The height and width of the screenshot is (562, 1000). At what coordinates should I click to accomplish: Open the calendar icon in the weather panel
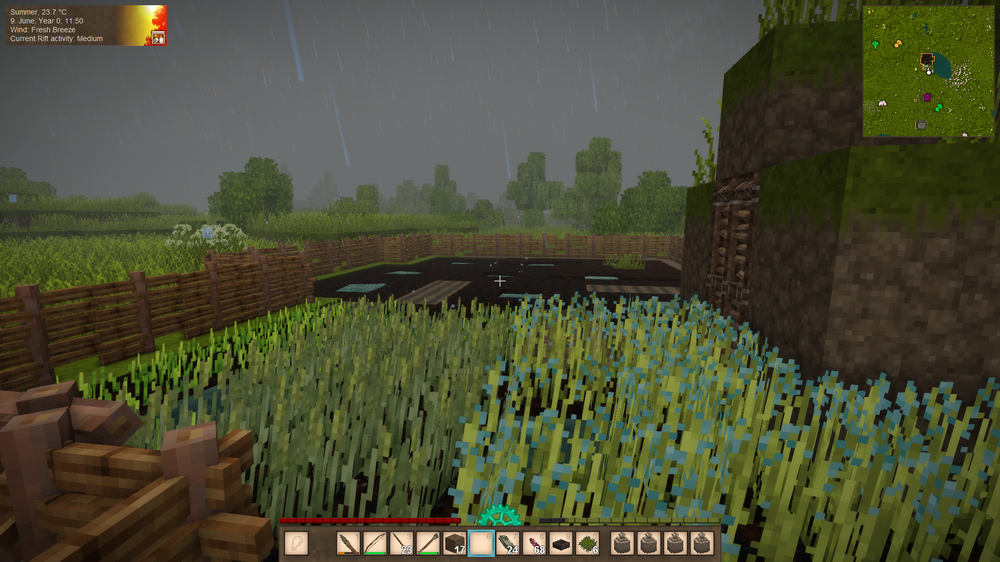pyautogui.click(x=157, y=37)
